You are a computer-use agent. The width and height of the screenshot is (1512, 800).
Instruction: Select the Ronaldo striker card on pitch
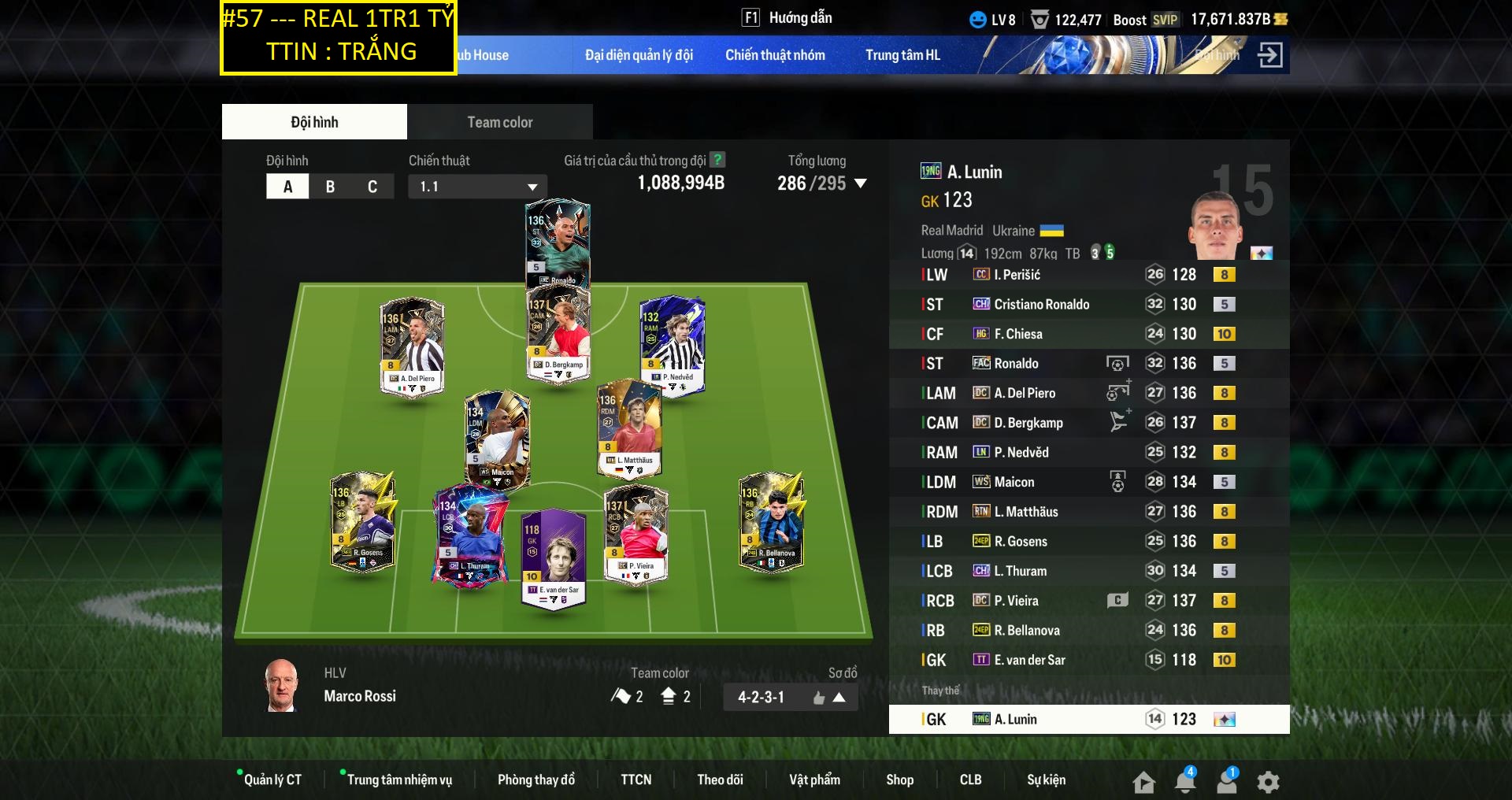(x=558, y=243)
